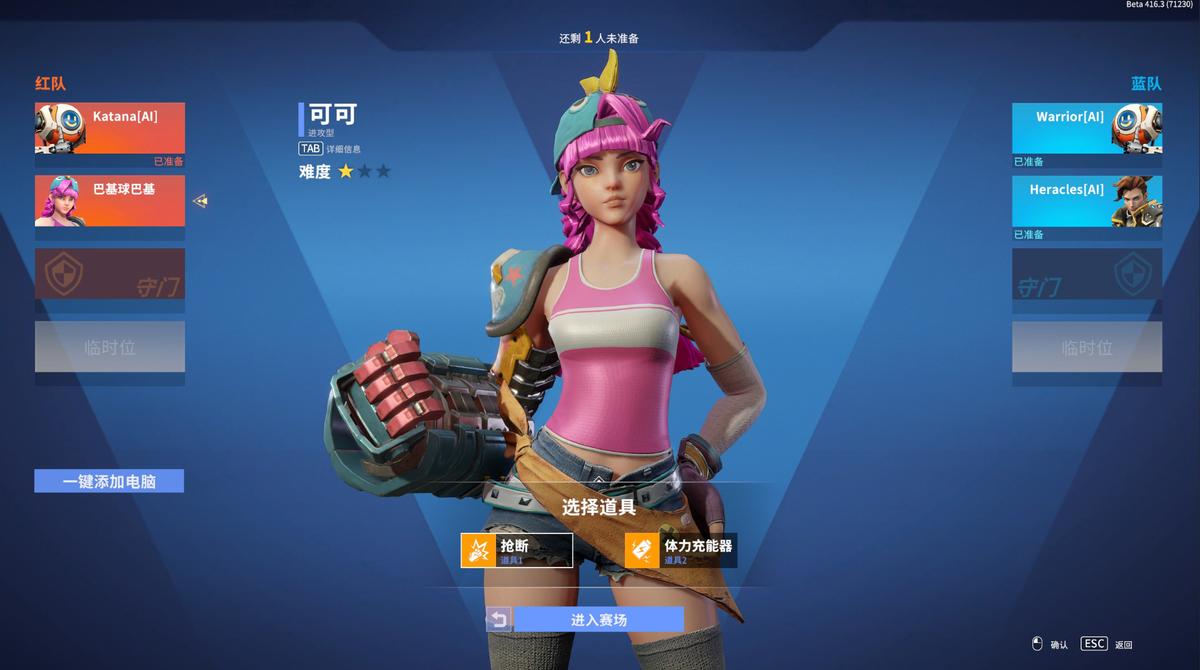
Task: Click the 进入赛场 enter arena button
Action: click(598, 620)
